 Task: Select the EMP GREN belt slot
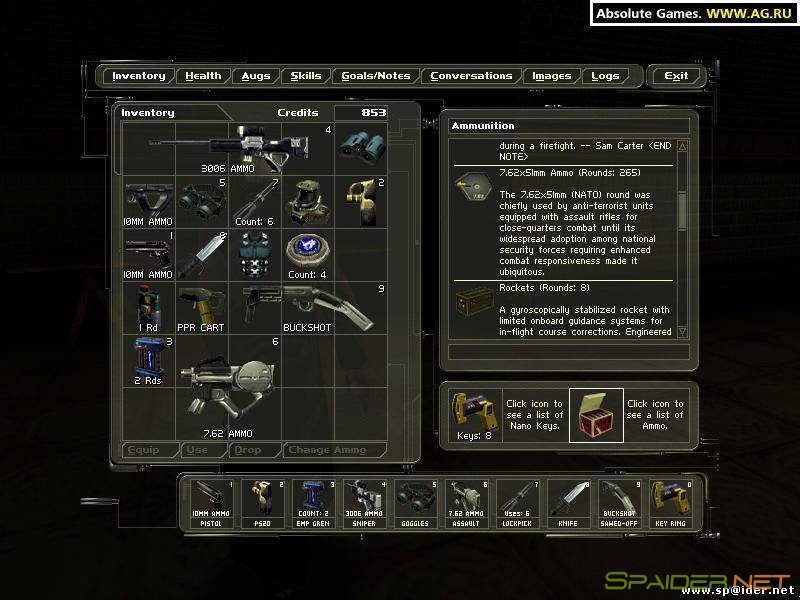click(313, 503)
